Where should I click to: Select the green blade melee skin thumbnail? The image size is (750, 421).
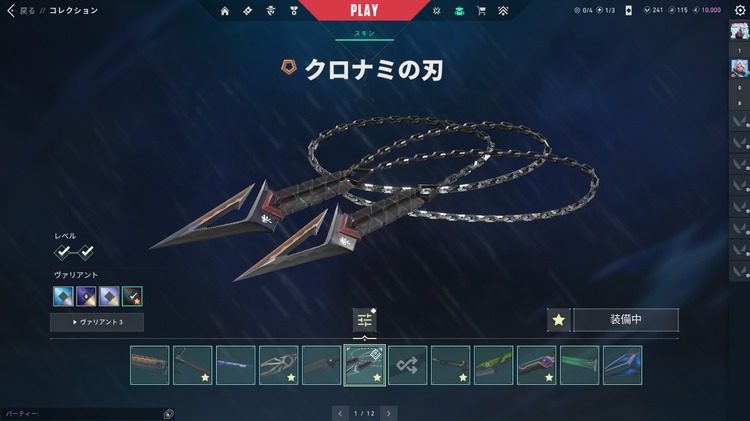pyautogui.click(x=579, y=365)
